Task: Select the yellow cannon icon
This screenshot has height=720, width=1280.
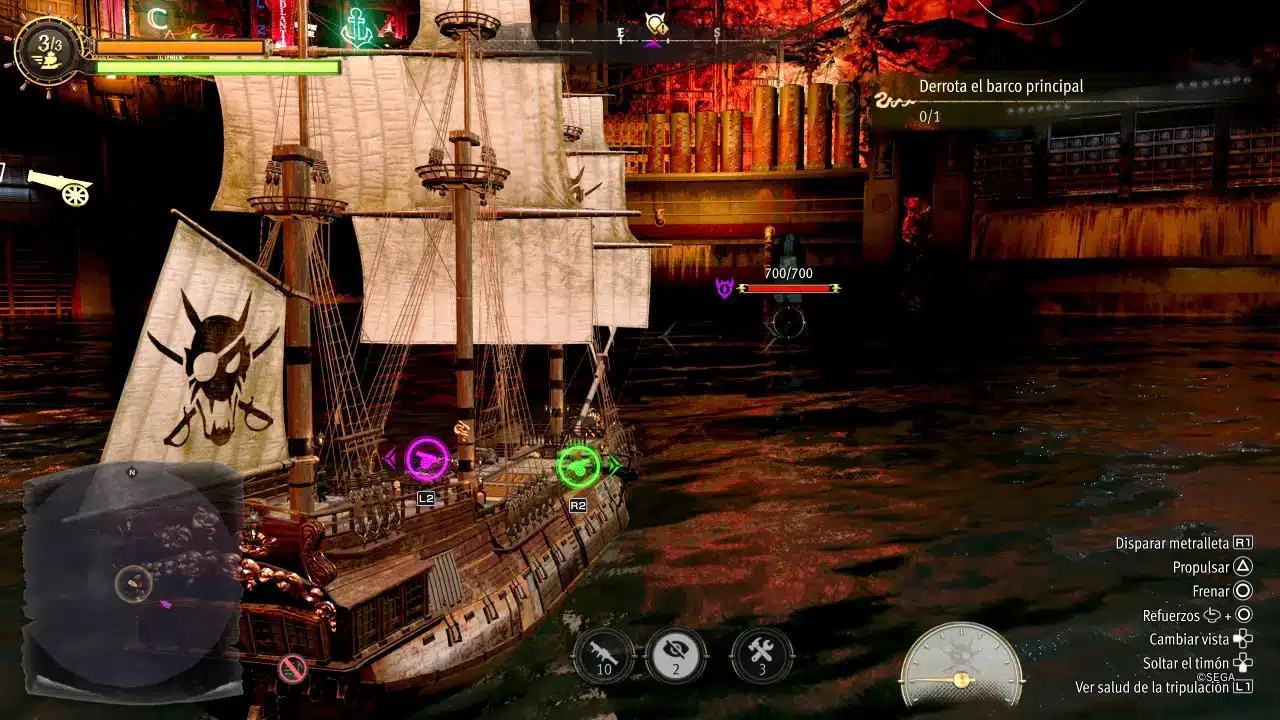Action: click(60, 187)
